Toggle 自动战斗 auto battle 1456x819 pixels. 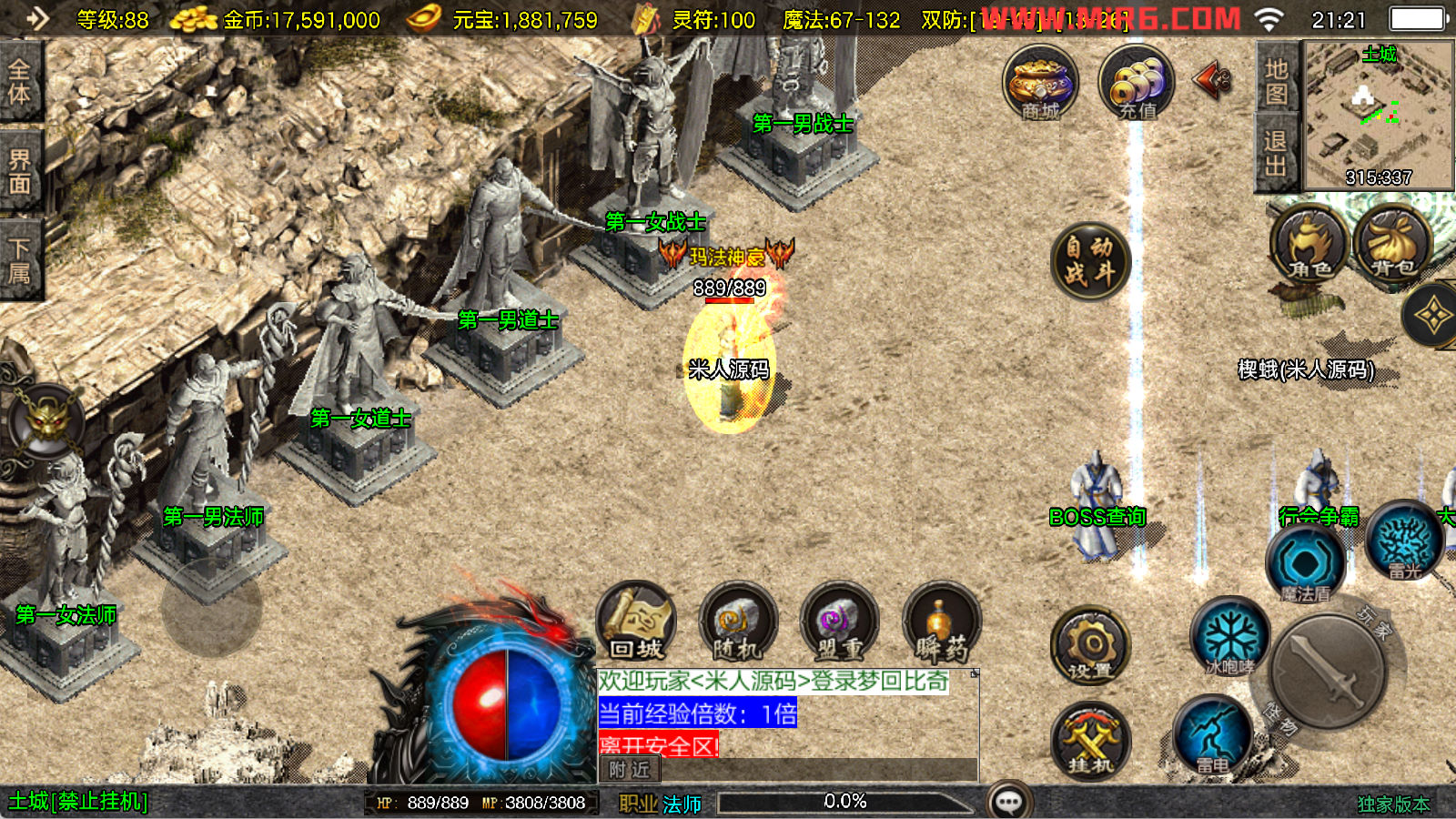point(1089,260)
